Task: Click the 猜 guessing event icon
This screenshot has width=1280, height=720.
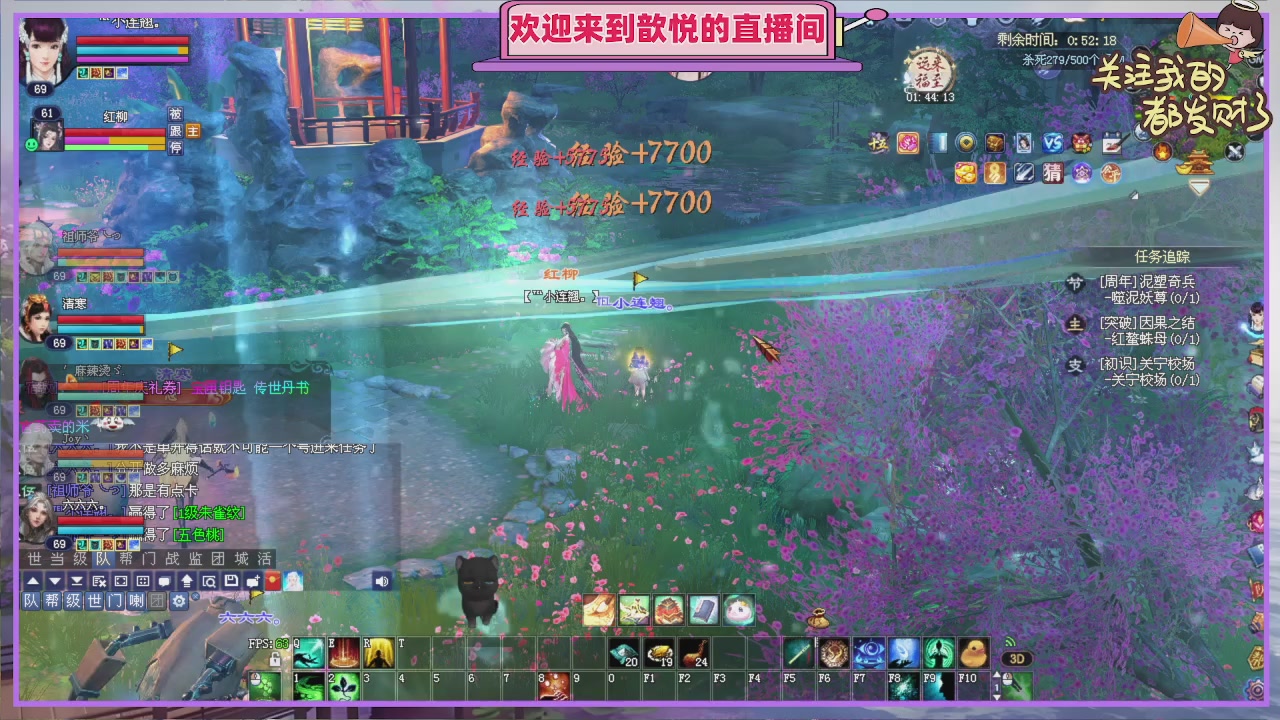Action: click(1054, 174)
